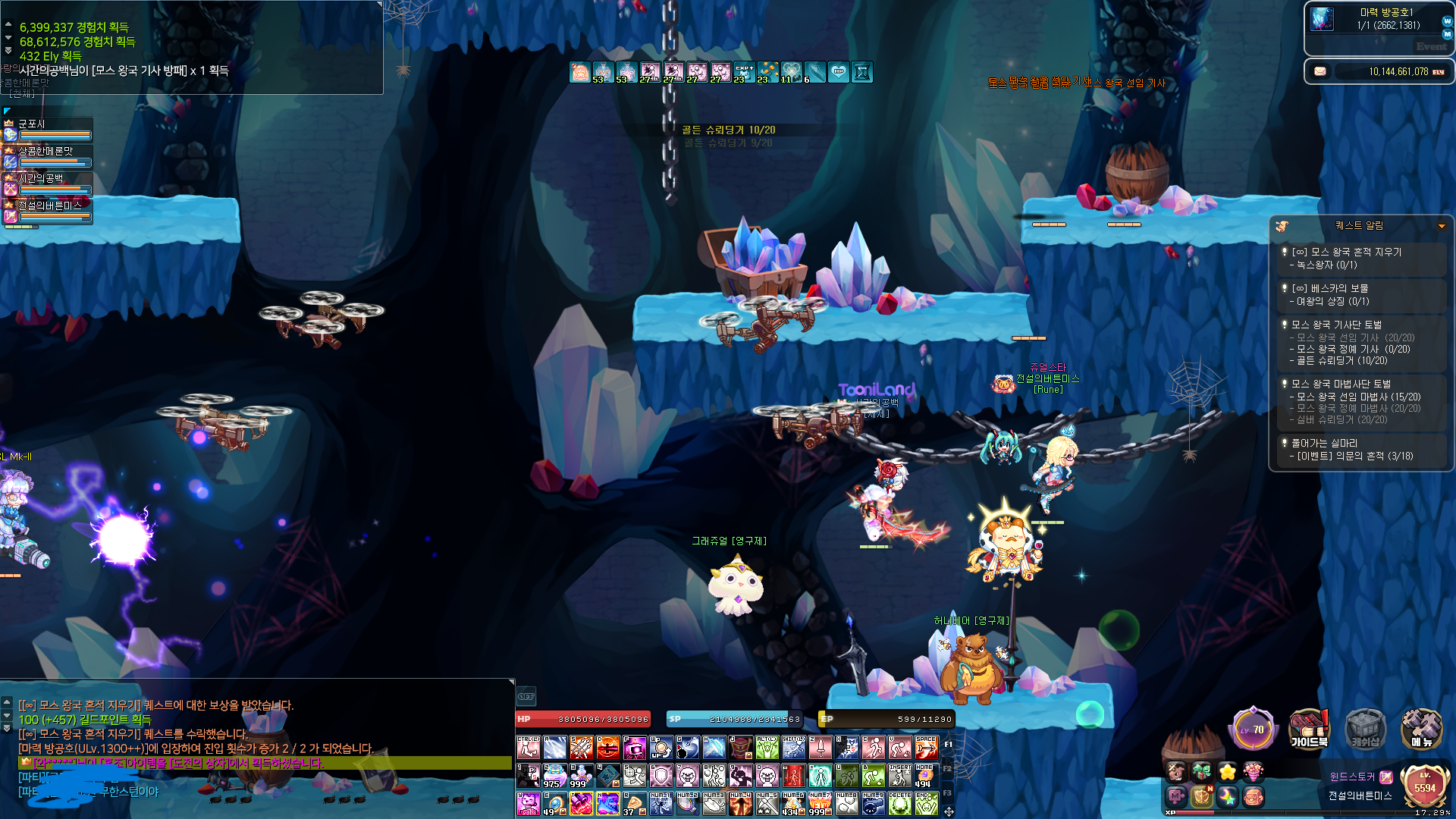
Task: Open the 가이드북 guidebook
Action: 1309,729
